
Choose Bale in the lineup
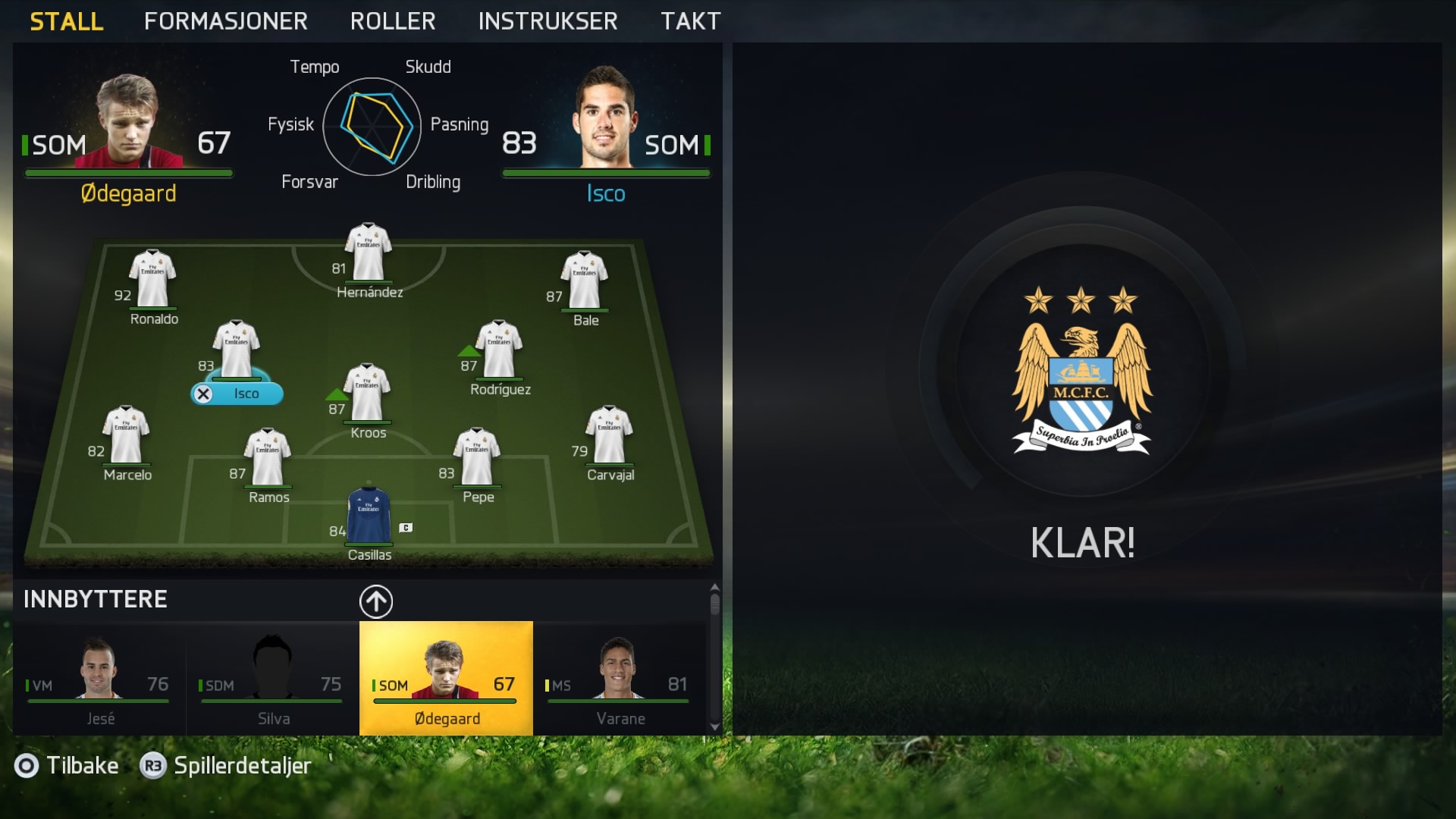tap(584, 281)
